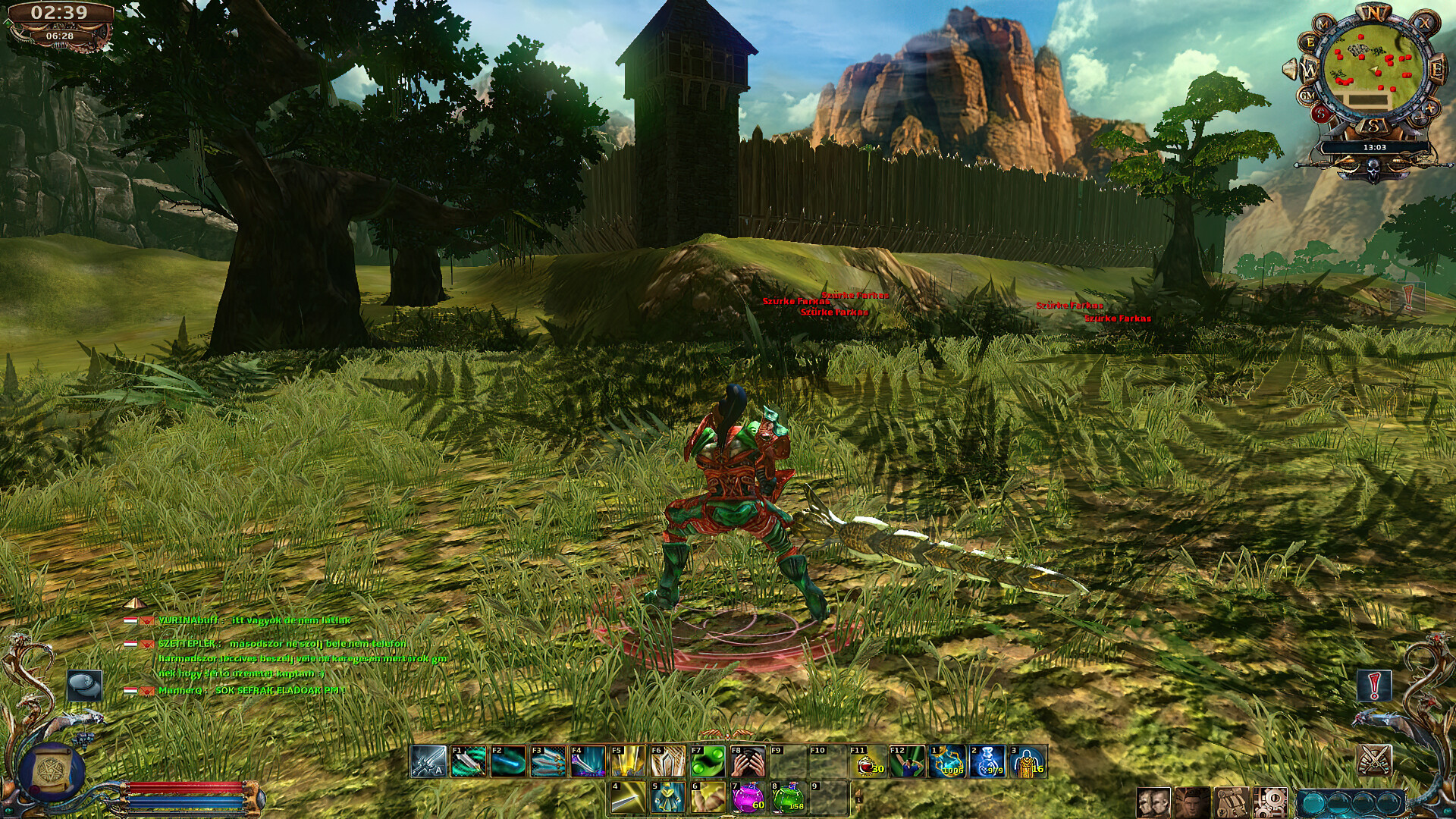Click the empty hotbar slot 9

point(827,798)
